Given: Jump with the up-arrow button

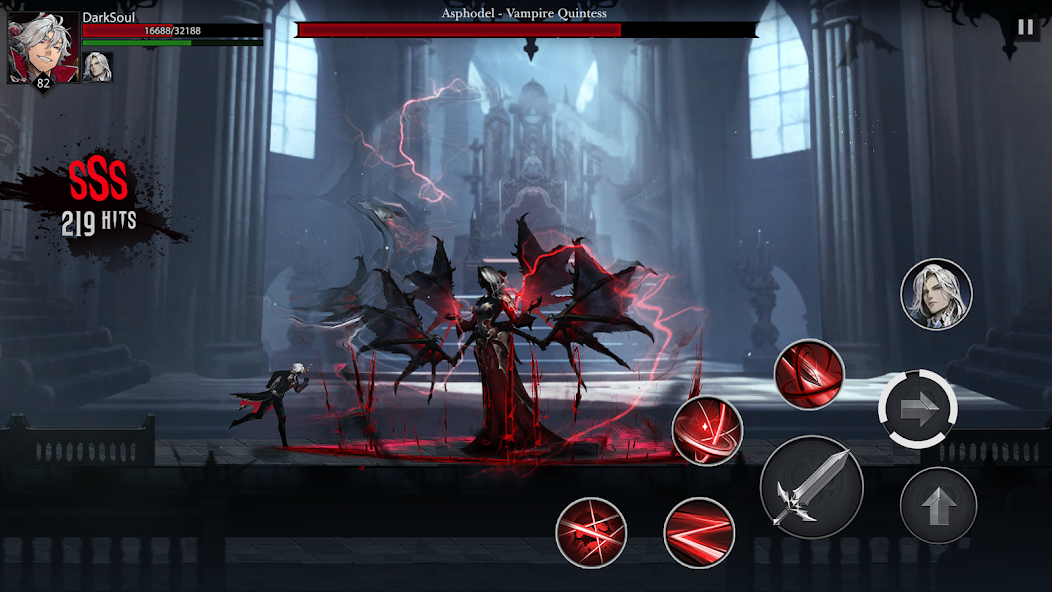Looking at the screenshot, I should pos(937,505).
